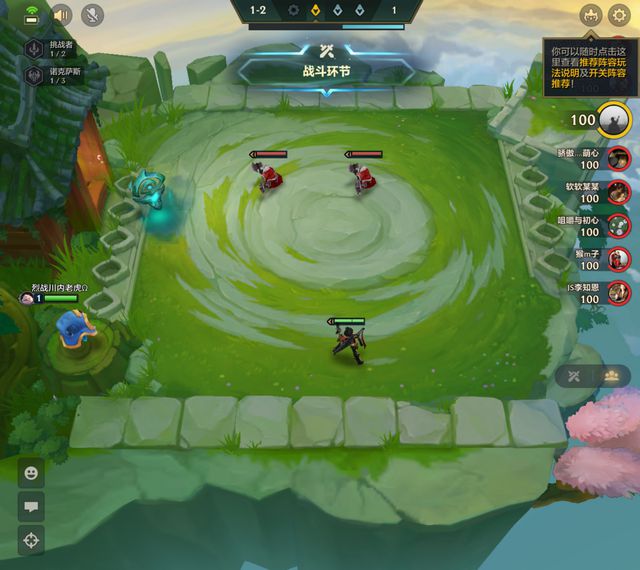Toggle the muted microphone button
This screenshot has height=570, width=640.
(x=92, y=15)
